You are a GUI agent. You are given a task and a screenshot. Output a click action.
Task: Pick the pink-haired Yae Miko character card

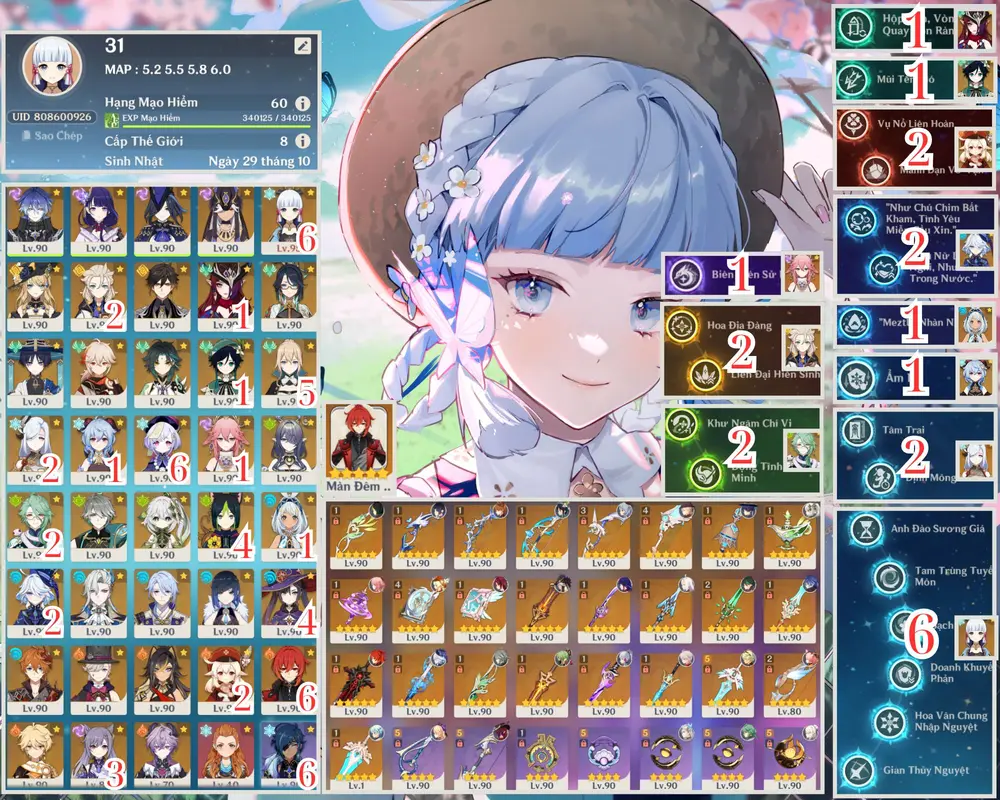(x=227, y=448)
